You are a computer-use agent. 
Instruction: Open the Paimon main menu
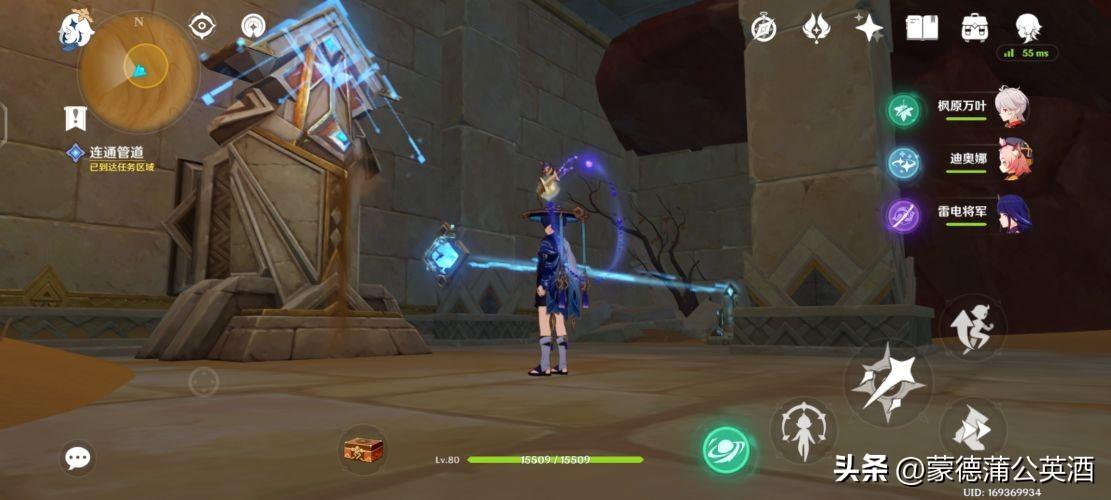[x=77, y=29]
